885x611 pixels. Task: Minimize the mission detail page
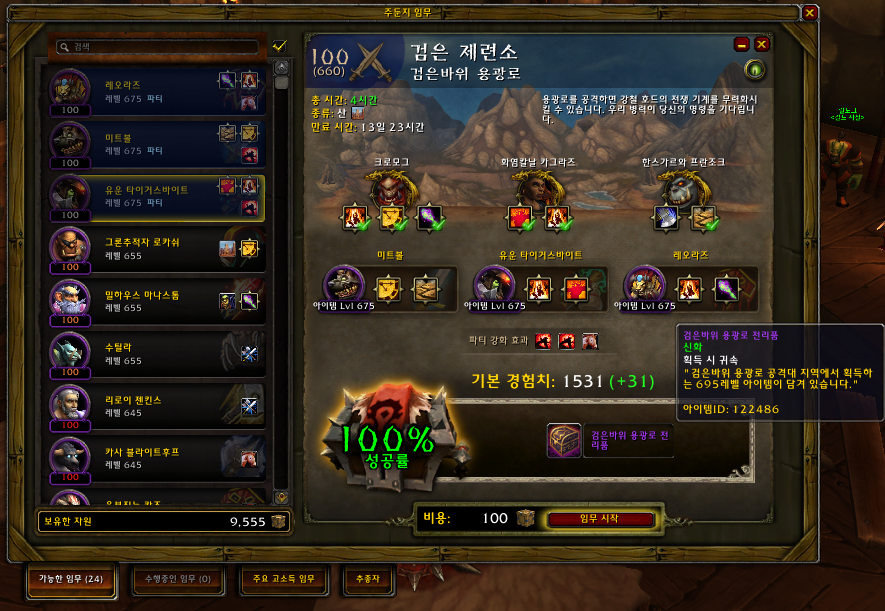(742, 44)
